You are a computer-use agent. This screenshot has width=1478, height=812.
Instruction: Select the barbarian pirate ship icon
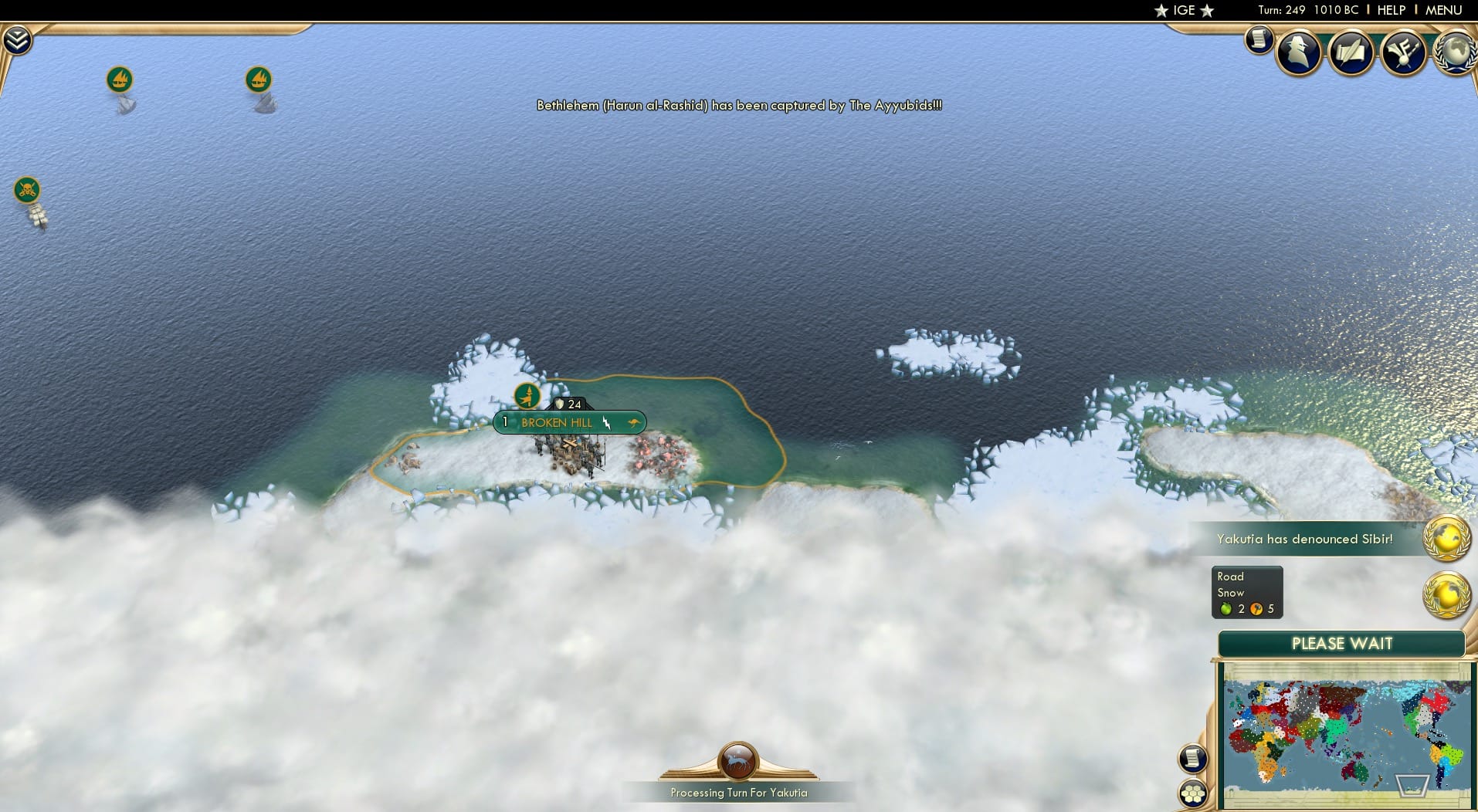coord(25,189)
